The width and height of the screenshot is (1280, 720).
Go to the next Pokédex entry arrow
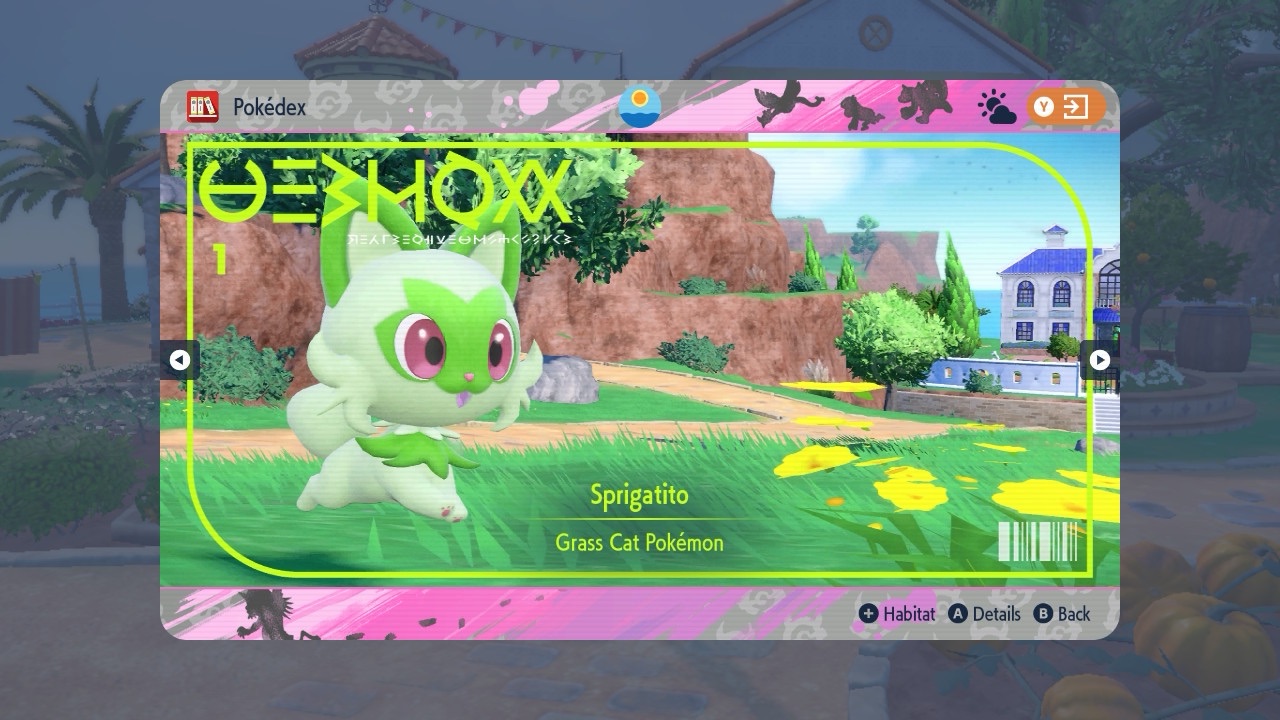coord(1099,360)
